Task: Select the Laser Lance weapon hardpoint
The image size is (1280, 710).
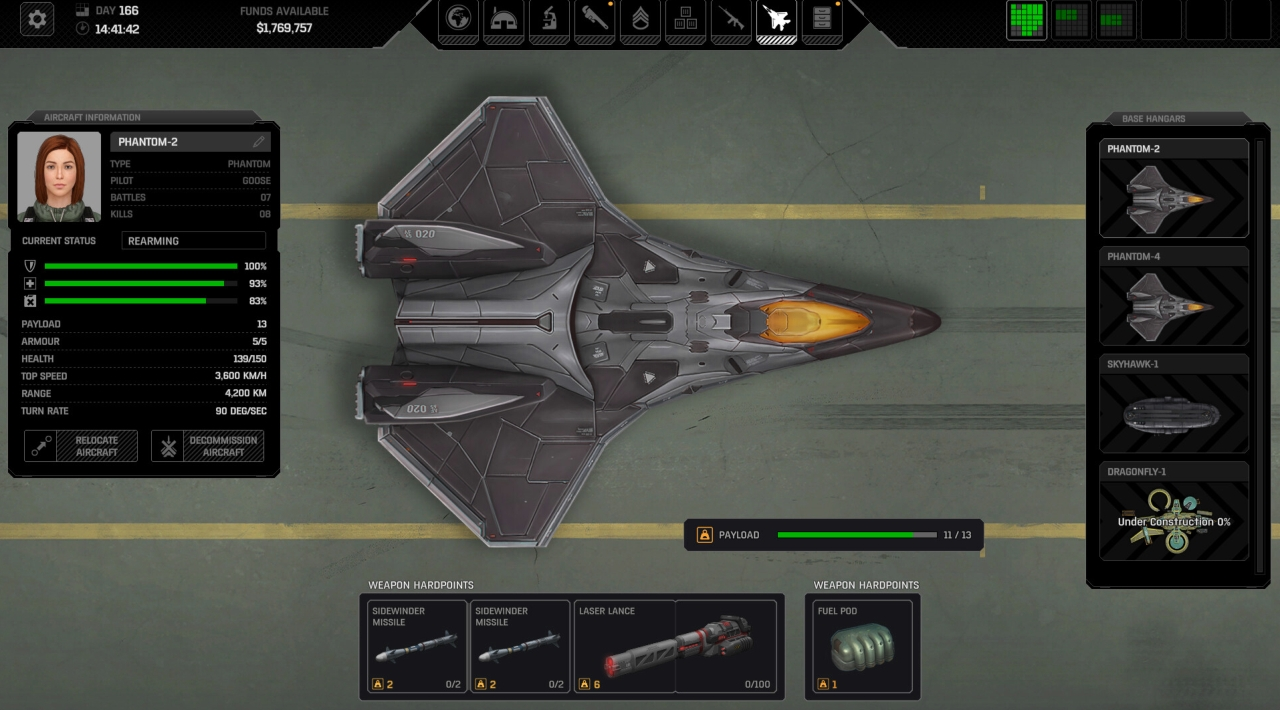Action: 676,647
